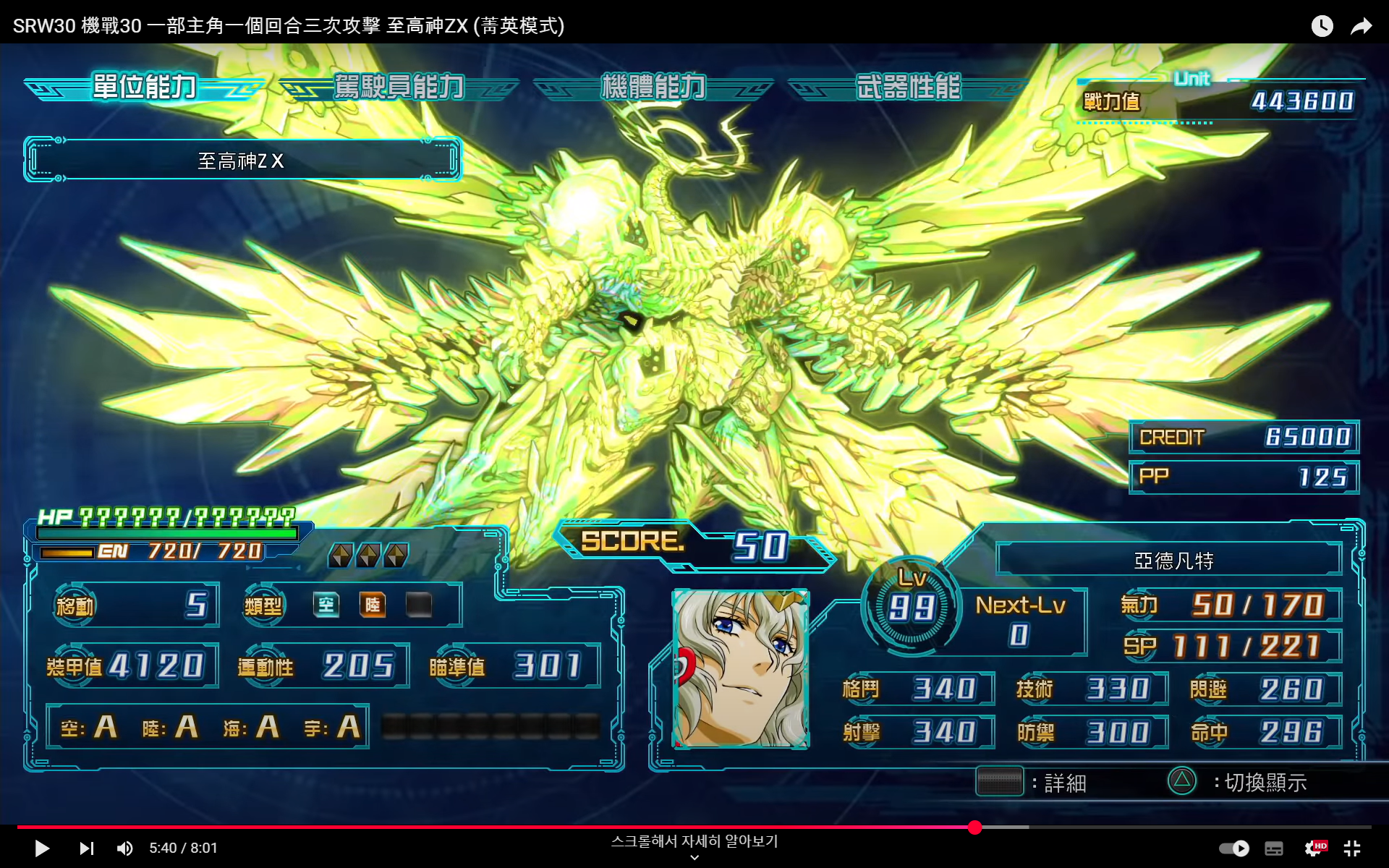The width and height of the screenshot is (1389, 868).
Task: Show the 武器性能 weapons tab
Action: click(x=908, y=87)
